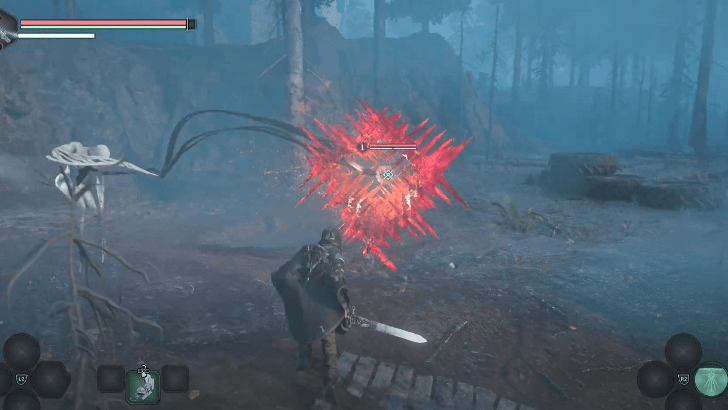This screenshot has height=410, width=728.
Task: Select the green consumable item slot
Action: [143, 384]
